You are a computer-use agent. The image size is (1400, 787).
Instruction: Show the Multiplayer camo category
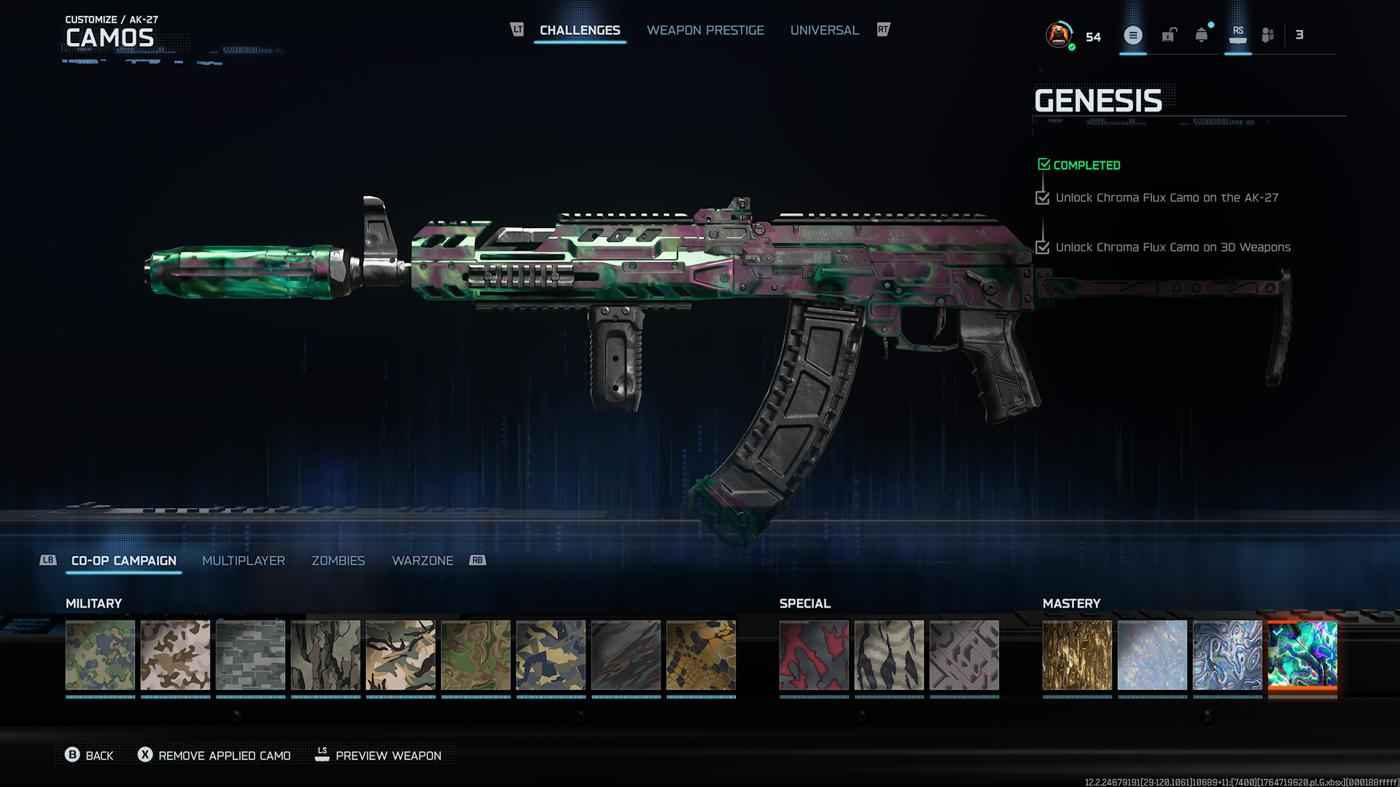click(x=243, y=561)
